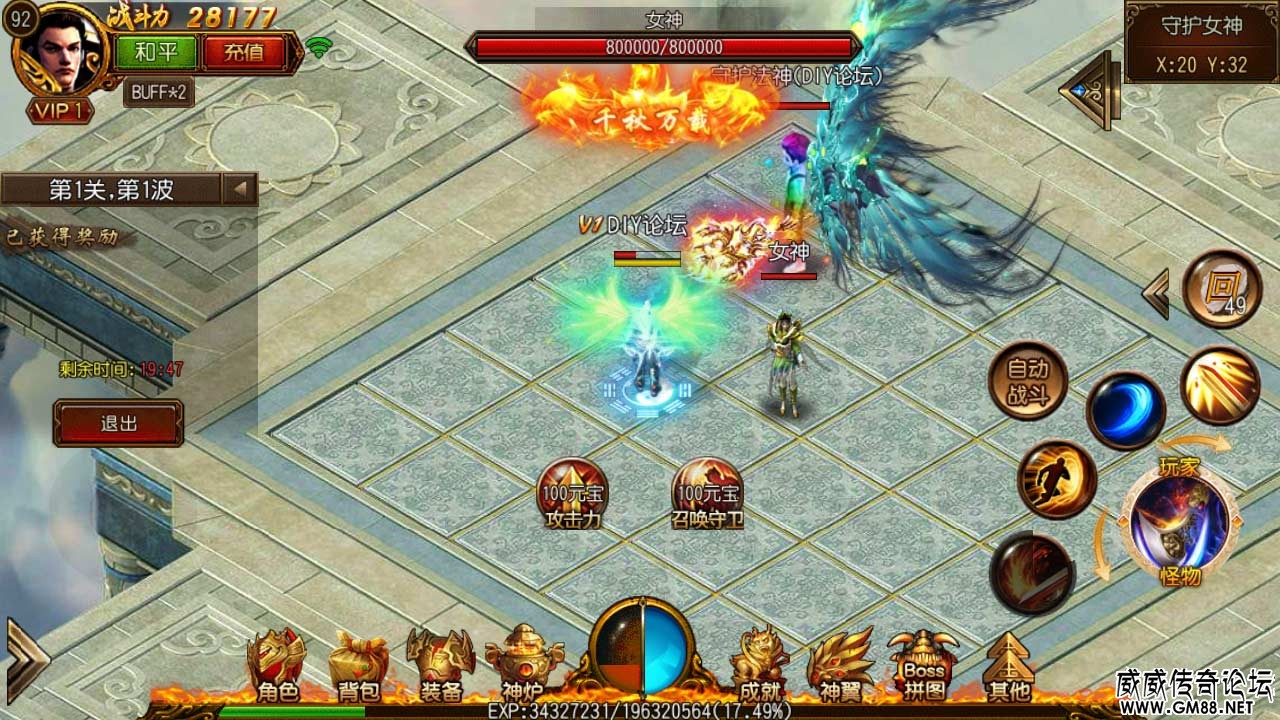Tap the VIP 1 badge
Viewport: 1280px width, 720px height.
pyautogui.click(x=57, y=111)
